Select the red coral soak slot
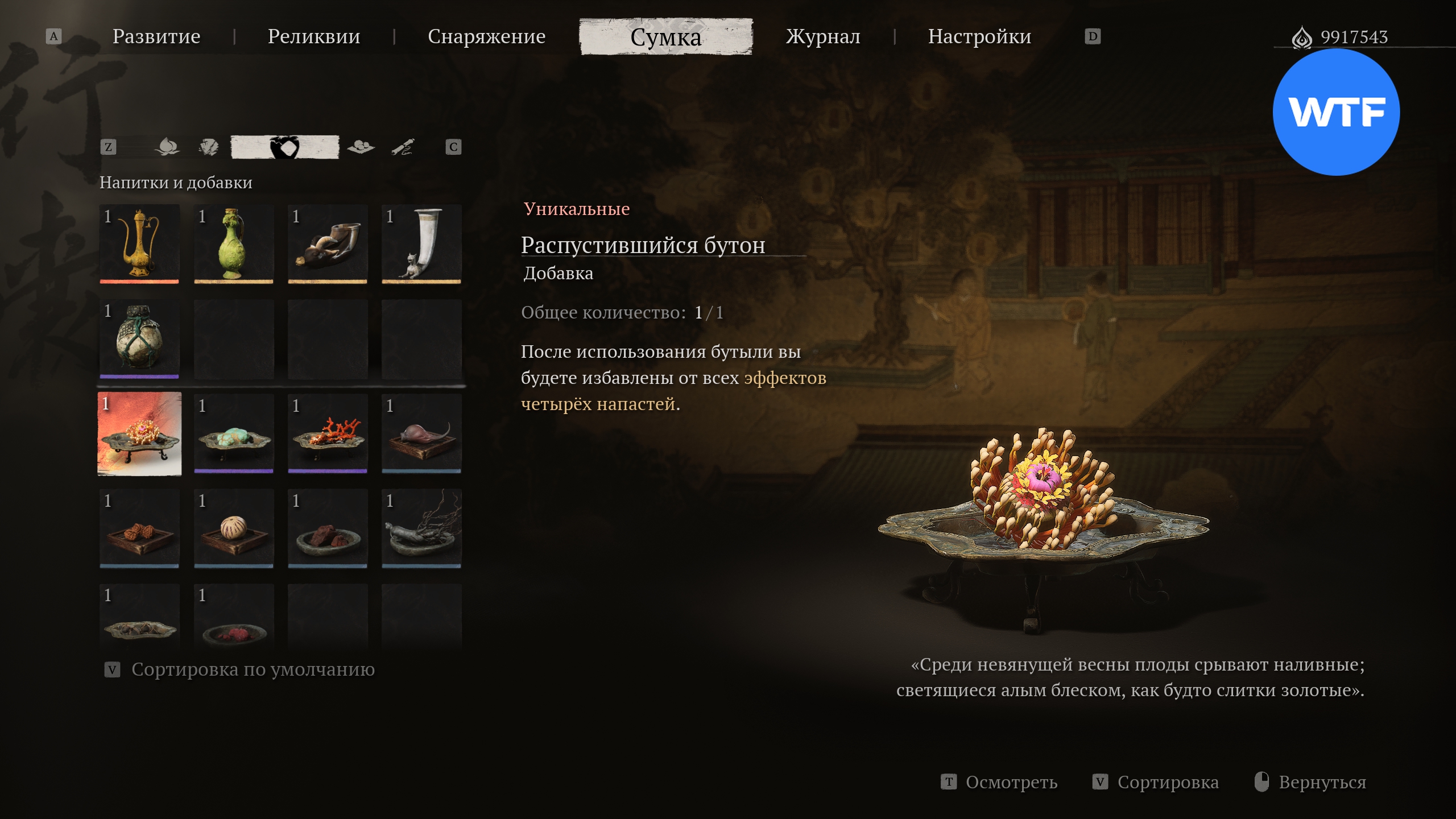This screenshot has height=819, width=1456. pos(328,433)
